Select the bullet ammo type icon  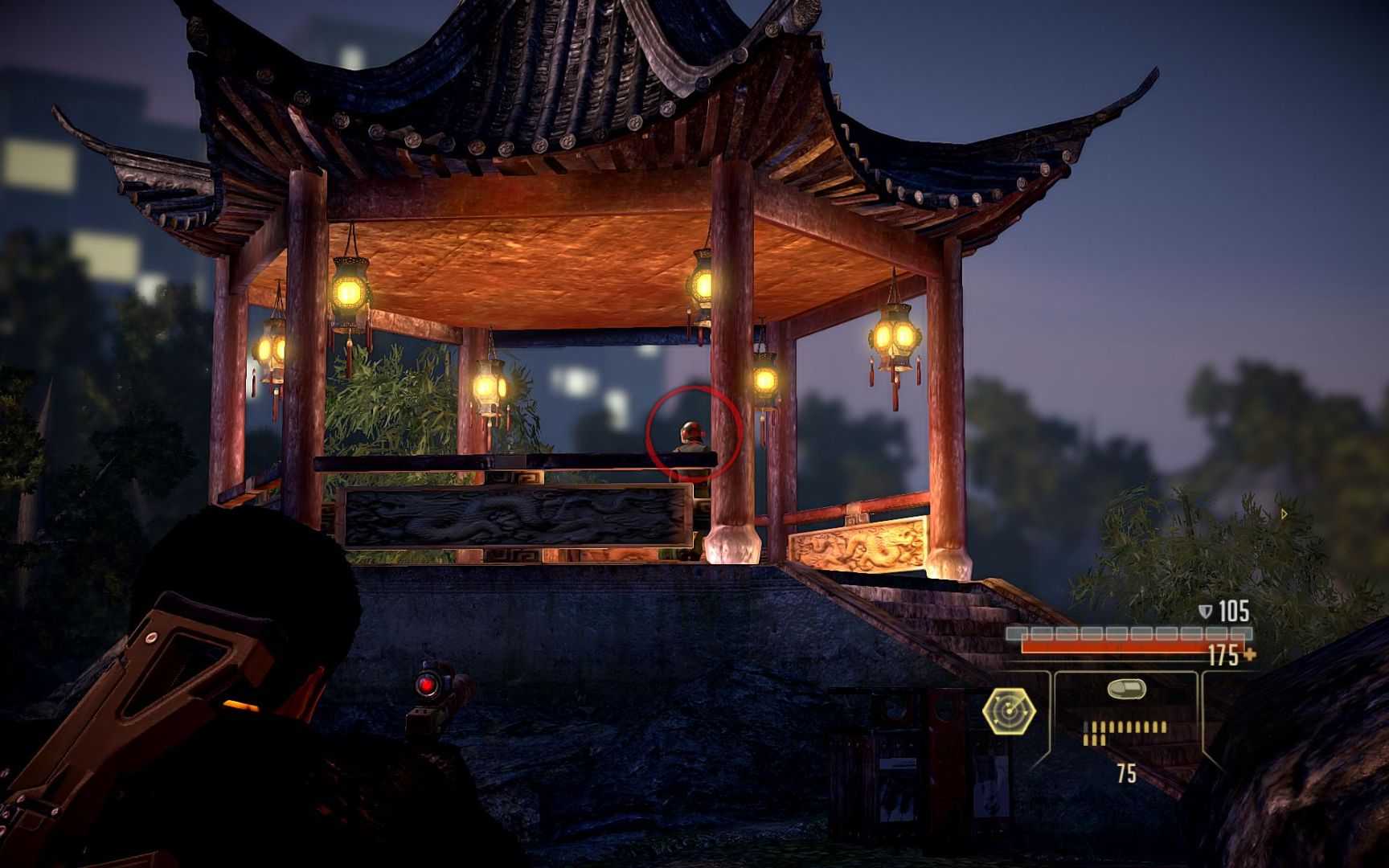click(x=1125, y=690)
